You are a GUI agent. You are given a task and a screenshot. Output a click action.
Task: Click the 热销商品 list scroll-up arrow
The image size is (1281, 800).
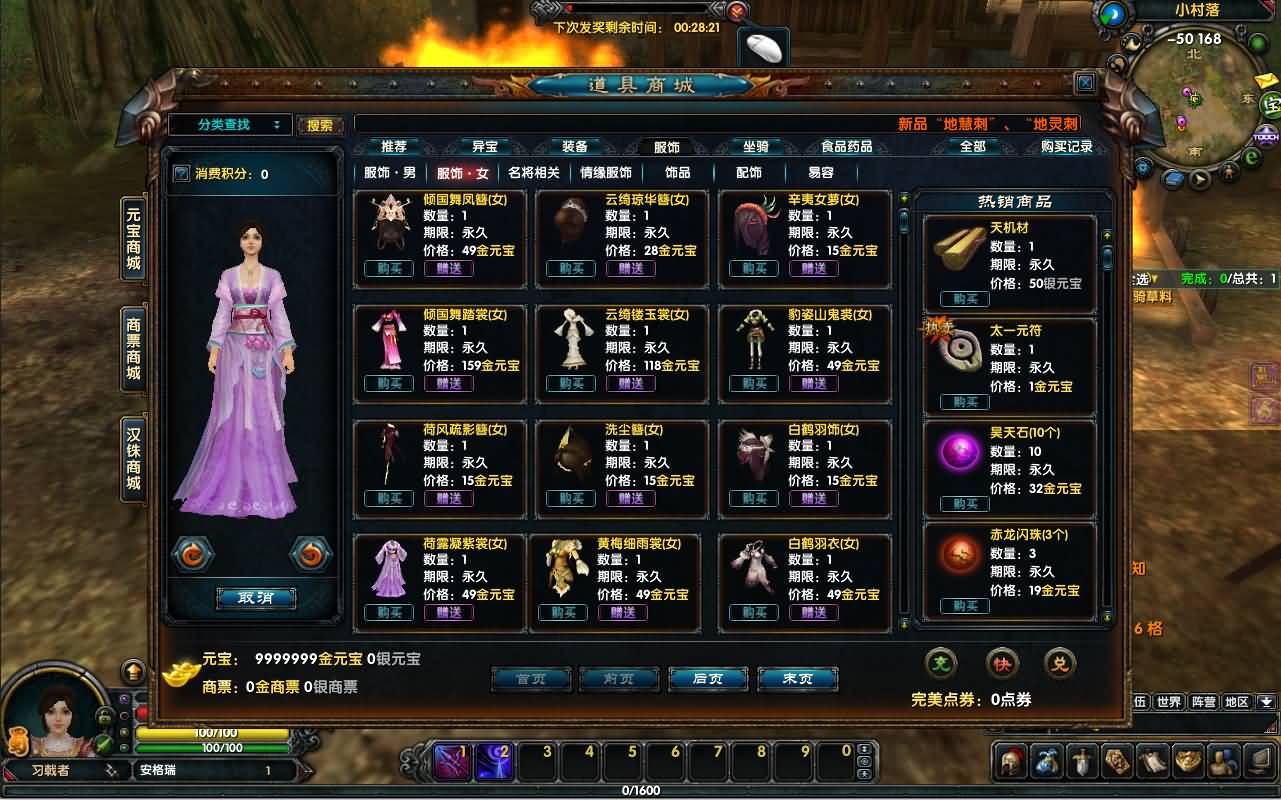point(1106,235)
